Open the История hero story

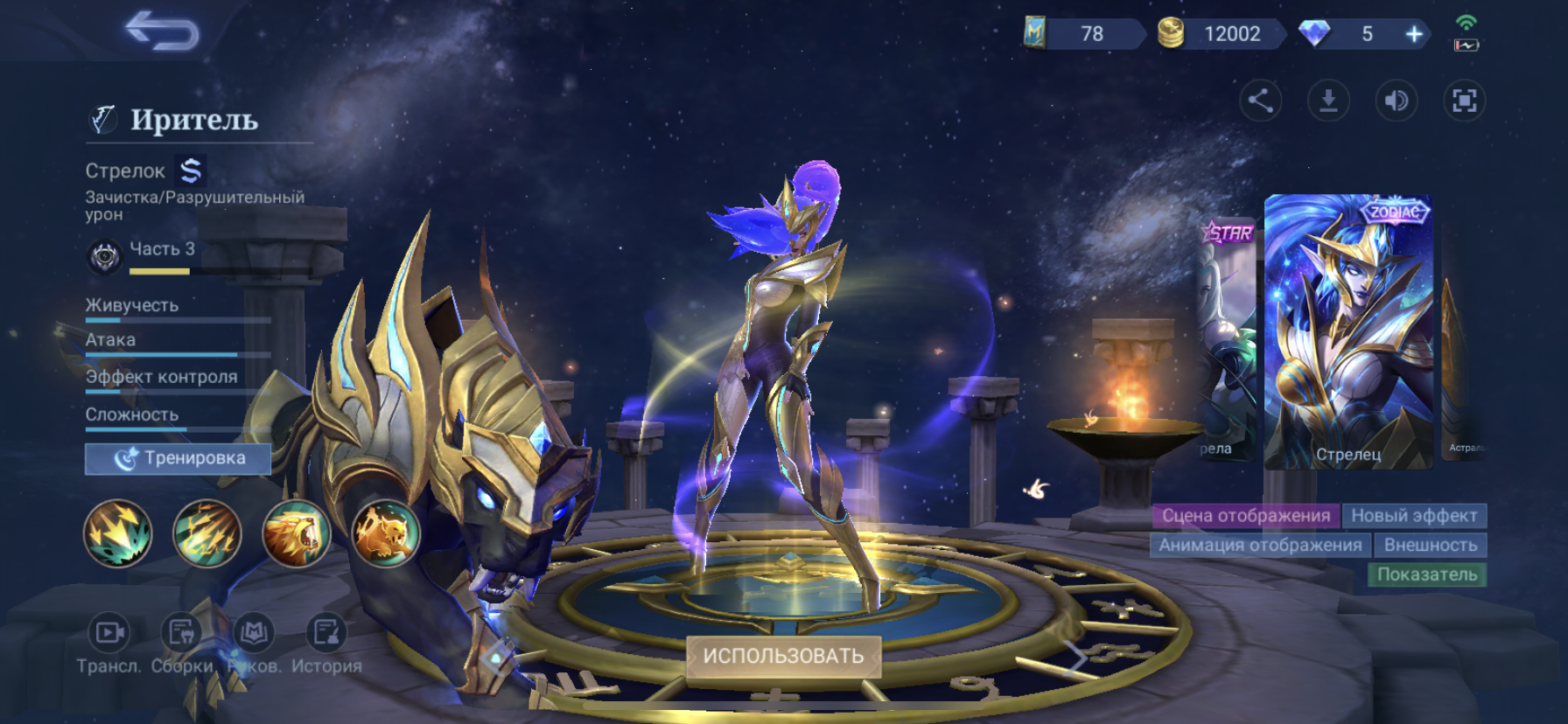(326, 632)
